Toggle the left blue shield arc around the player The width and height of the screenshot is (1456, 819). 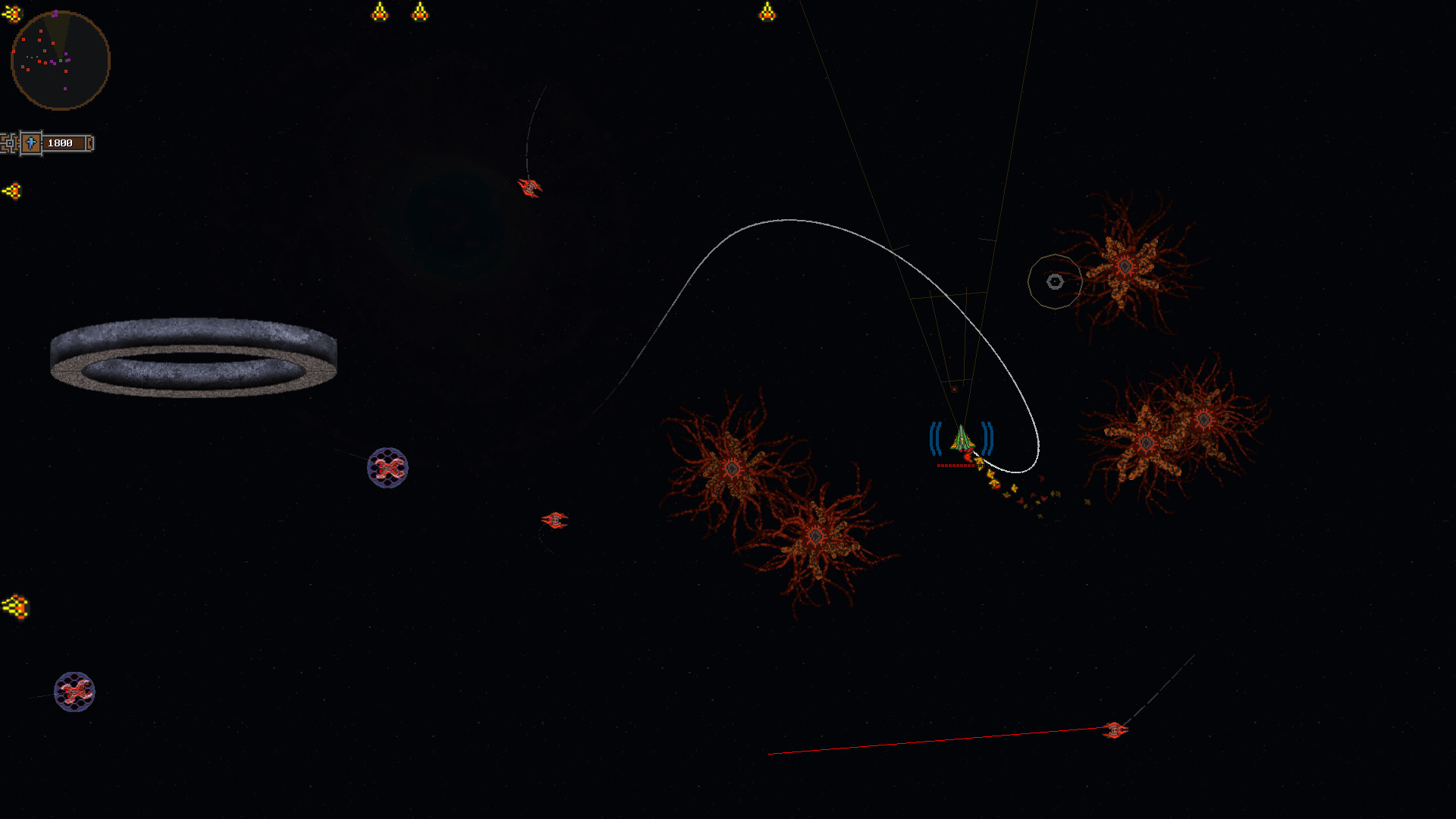(x=934, y=436)
